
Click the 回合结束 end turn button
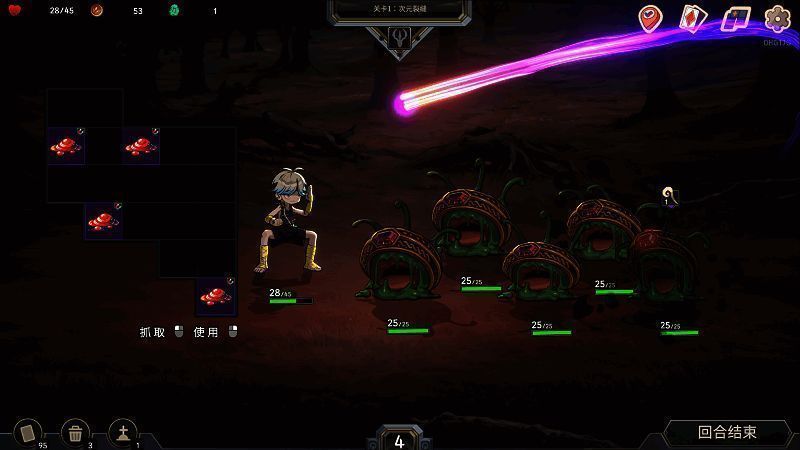pos(727,432)
